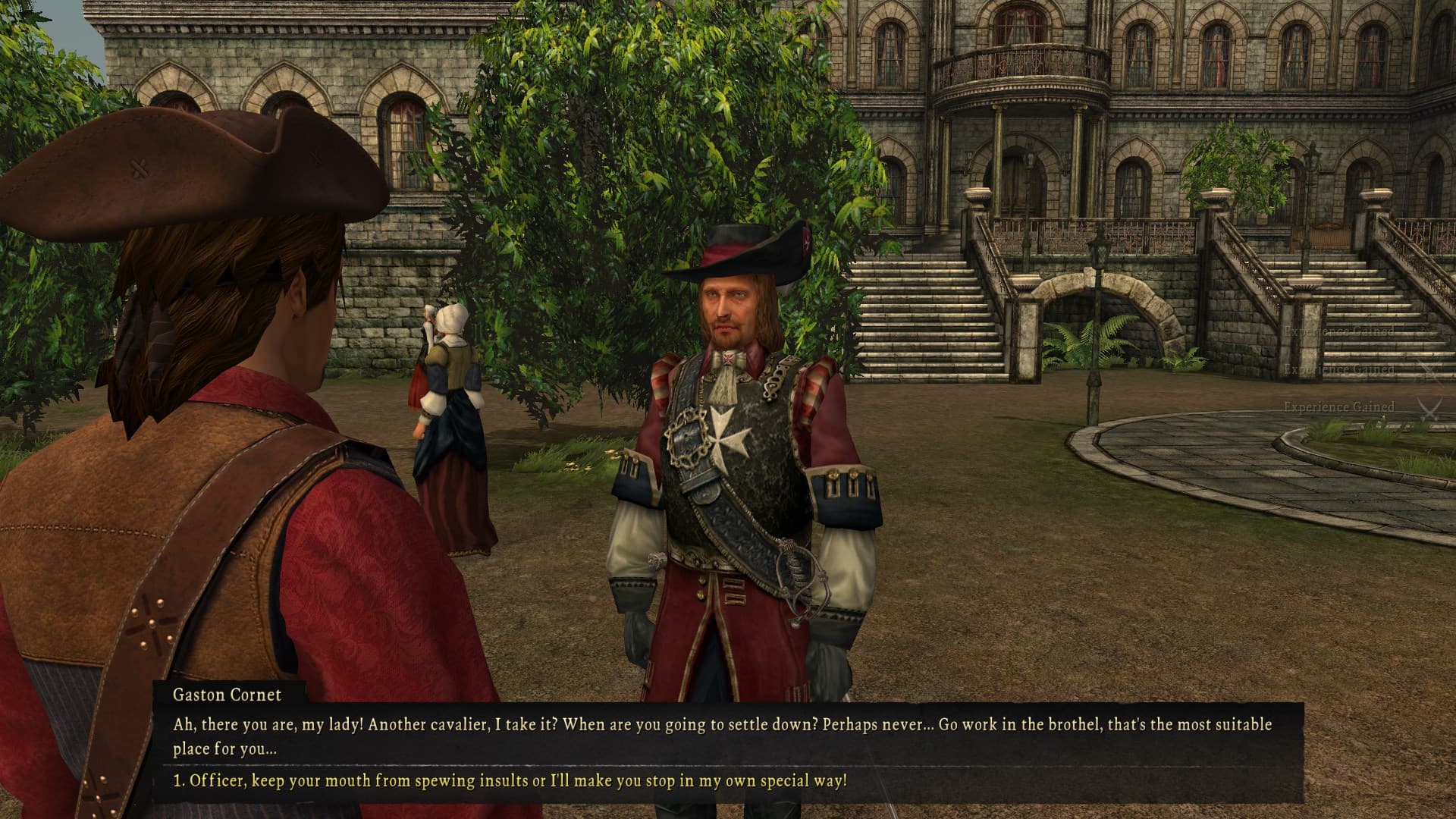Choose the reply telling the officer to stop insulting
Viewport: 1456px width, 819px height.
(x=510, y=780)
